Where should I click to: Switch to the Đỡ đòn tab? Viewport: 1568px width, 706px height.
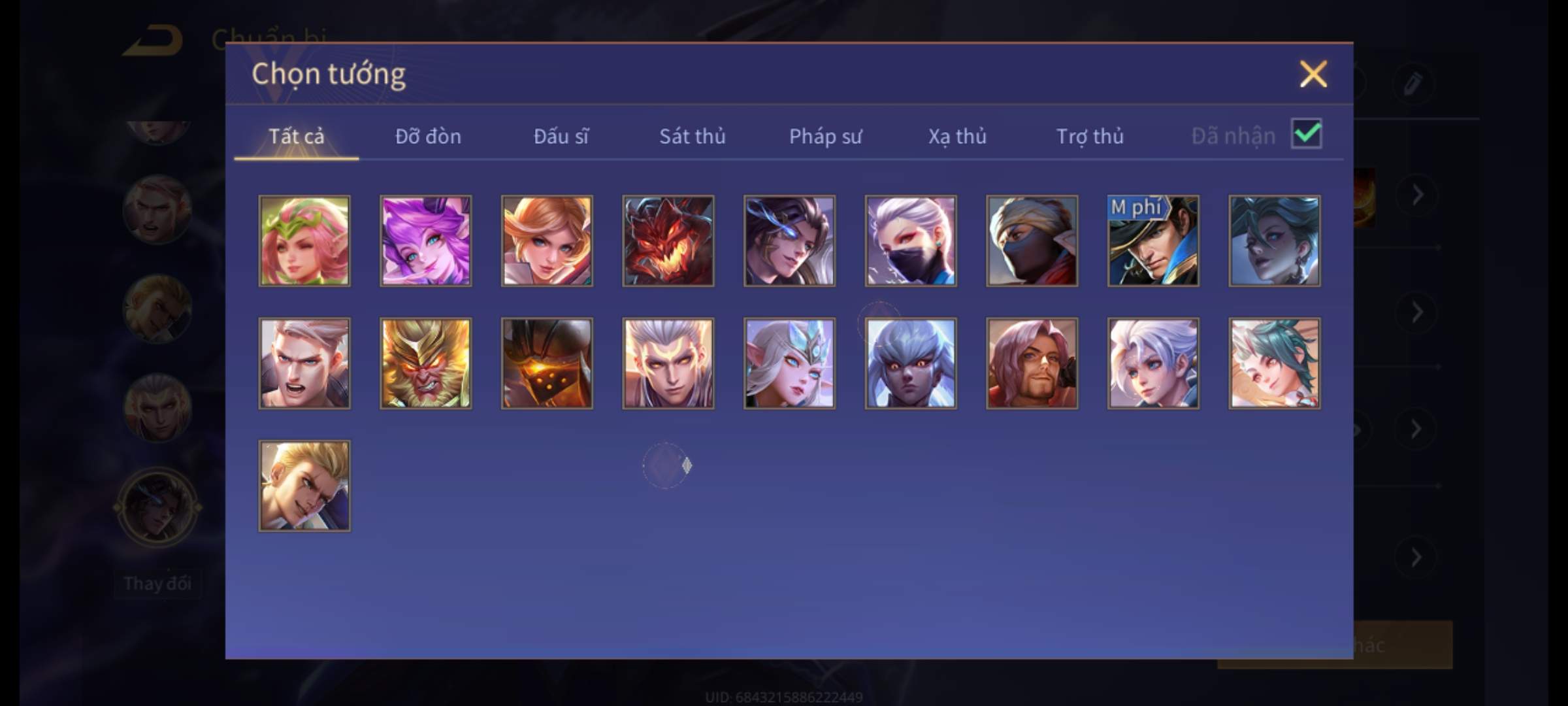coord(428,136)
